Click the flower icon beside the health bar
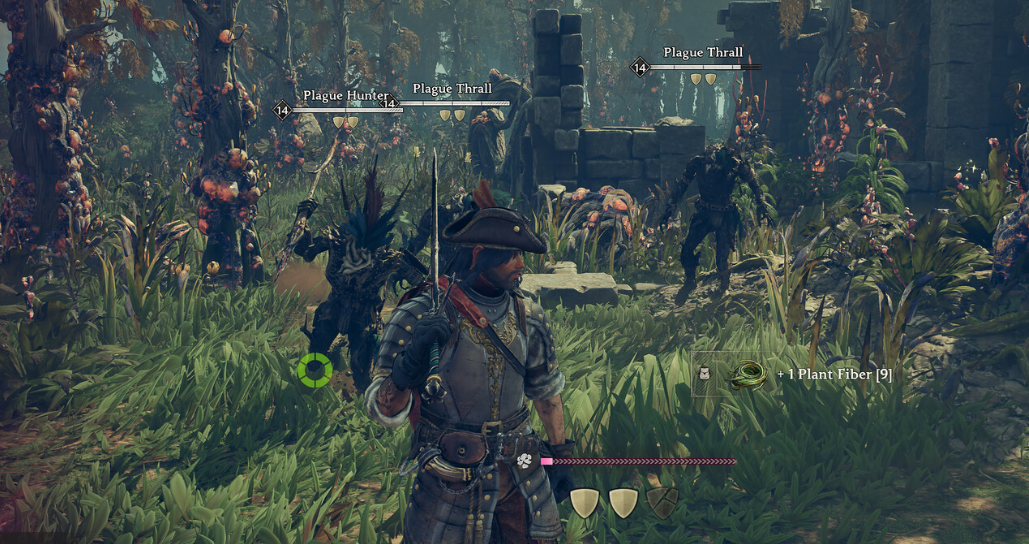 pos(525,461)
